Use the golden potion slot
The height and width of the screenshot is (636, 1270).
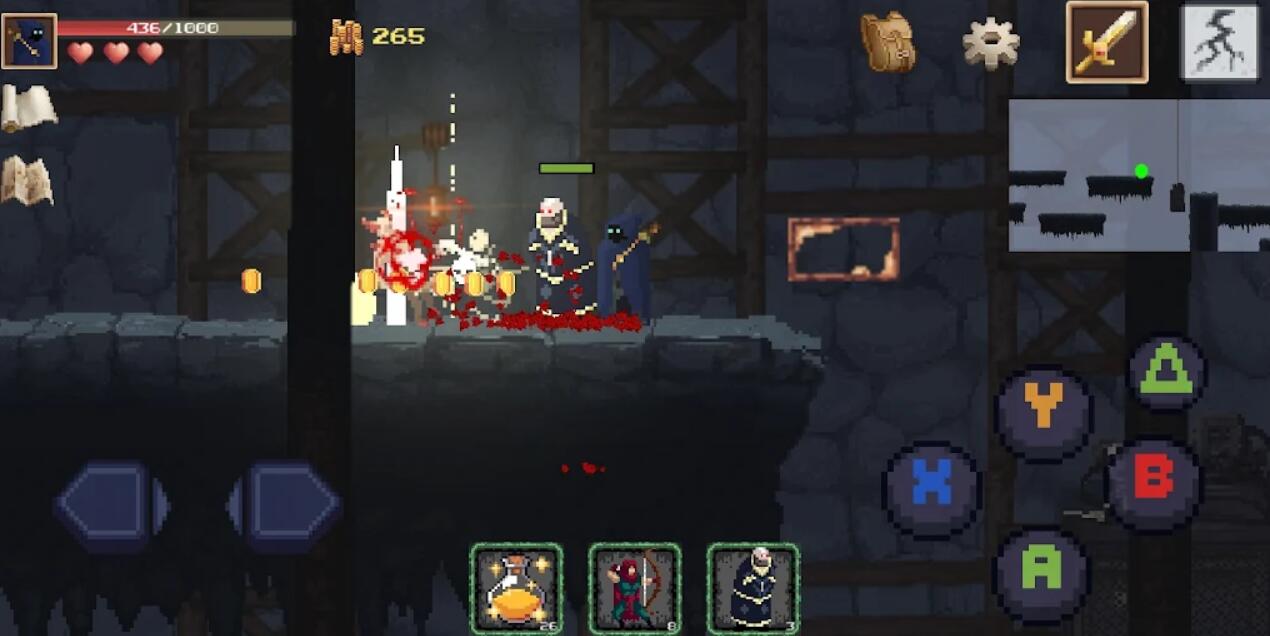516,589
